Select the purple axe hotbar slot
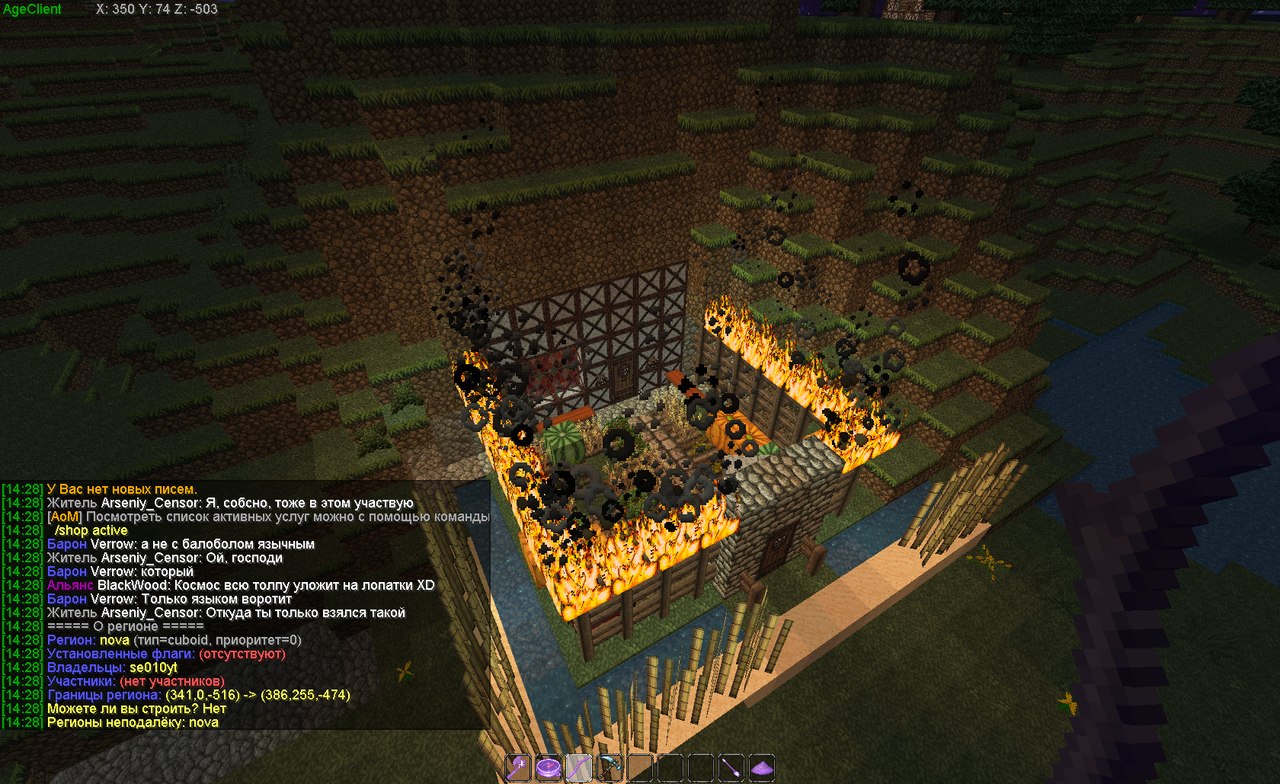The width and height of the screenshot is (1280, 784). (518, 768)
